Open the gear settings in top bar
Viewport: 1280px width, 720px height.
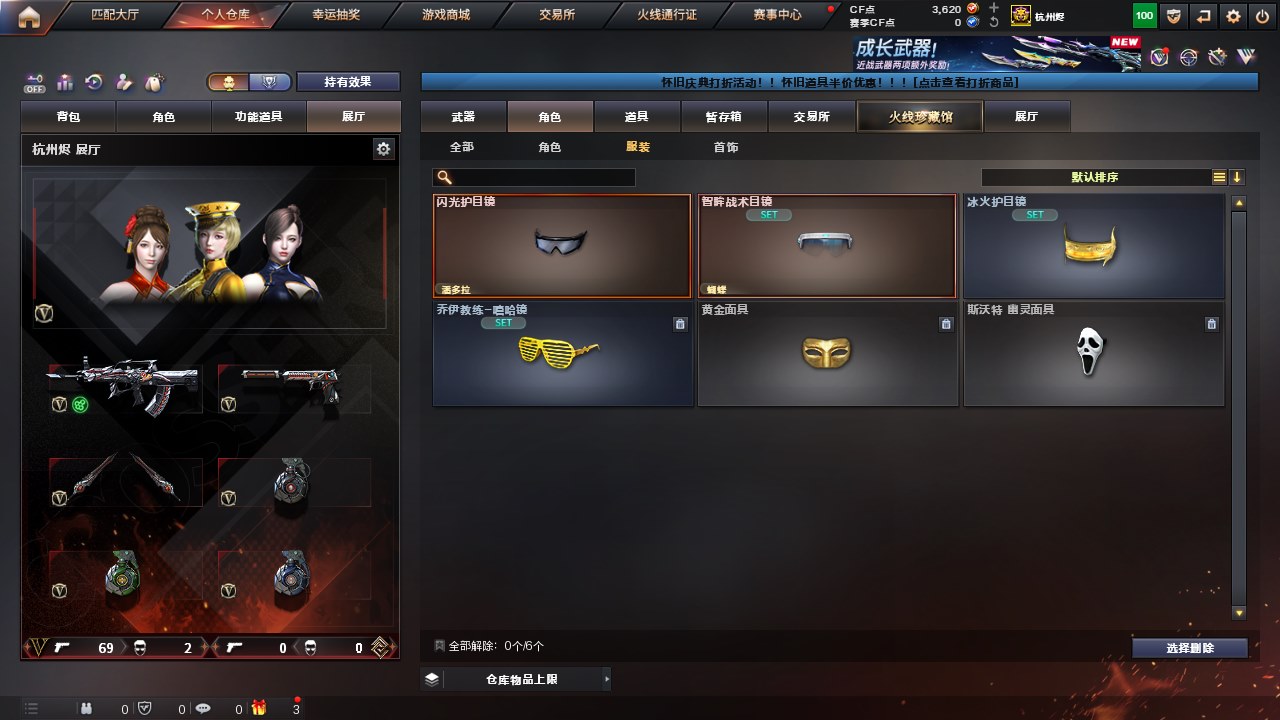(x=1233, y=16)
